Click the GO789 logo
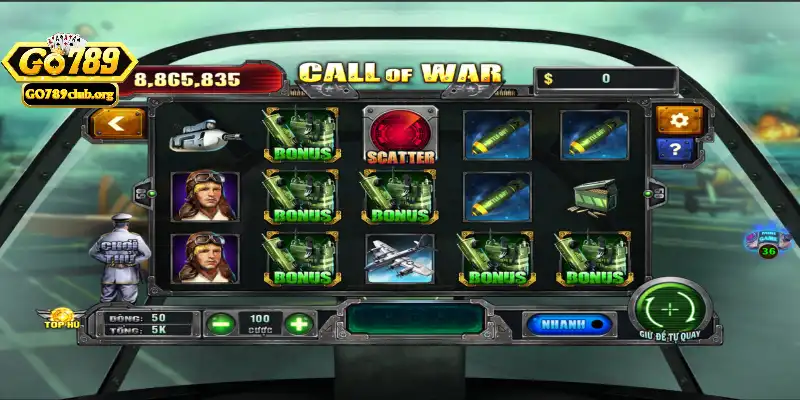Screen dimensions: 800x400 coord(70,65)
